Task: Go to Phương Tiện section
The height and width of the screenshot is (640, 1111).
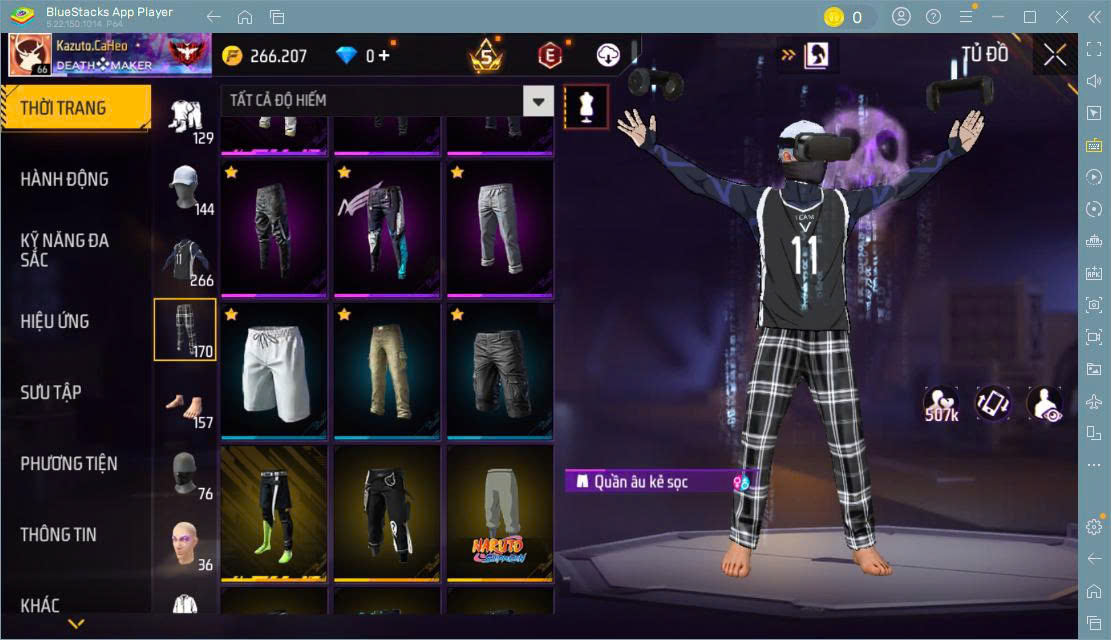Action: (69, 463)
